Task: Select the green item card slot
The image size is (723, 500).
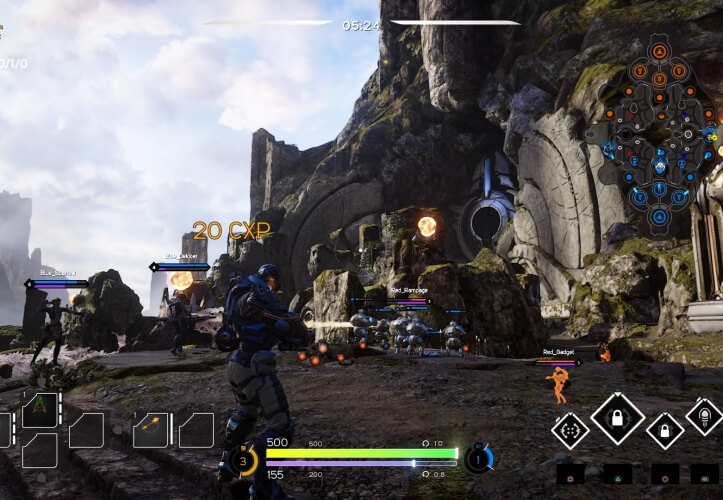Action: pyautogui.click(x=40, y=410)
